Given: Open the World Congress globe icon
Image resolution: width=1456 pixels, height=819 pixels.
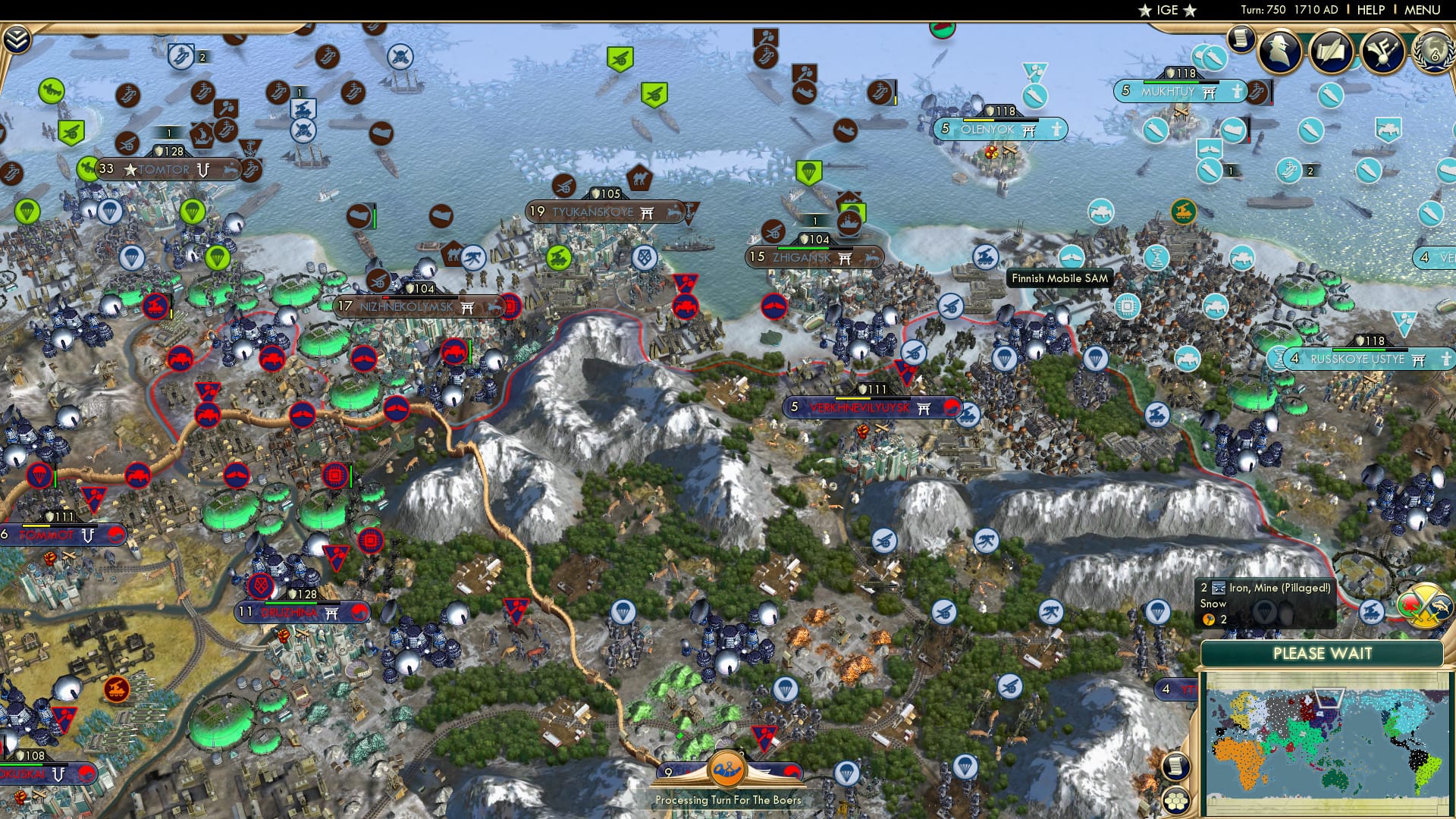Looking at the screenshot, I should pos(1434,52).
